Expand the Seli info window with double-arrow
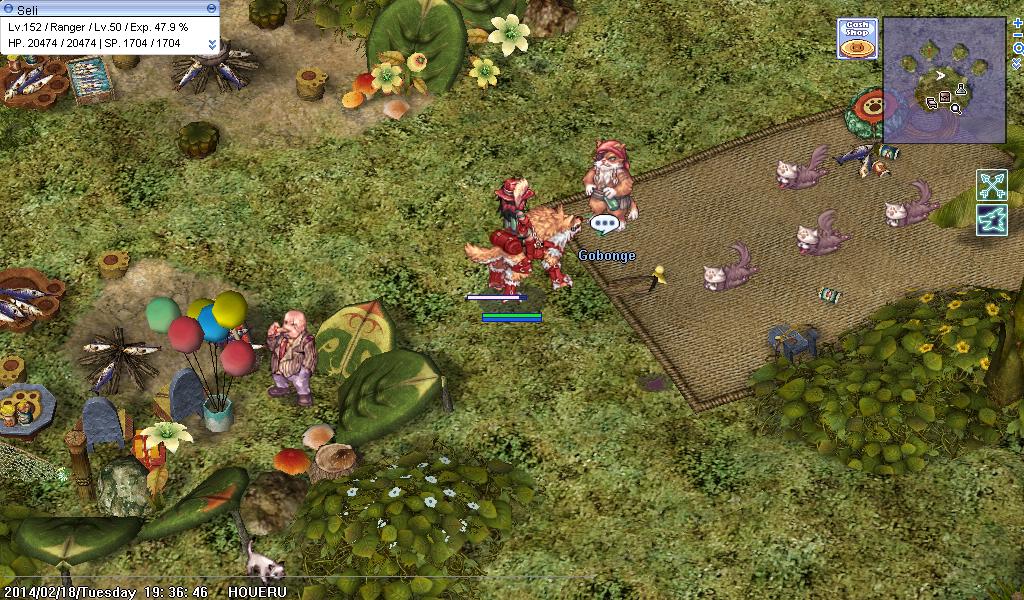 click(212, 44)
